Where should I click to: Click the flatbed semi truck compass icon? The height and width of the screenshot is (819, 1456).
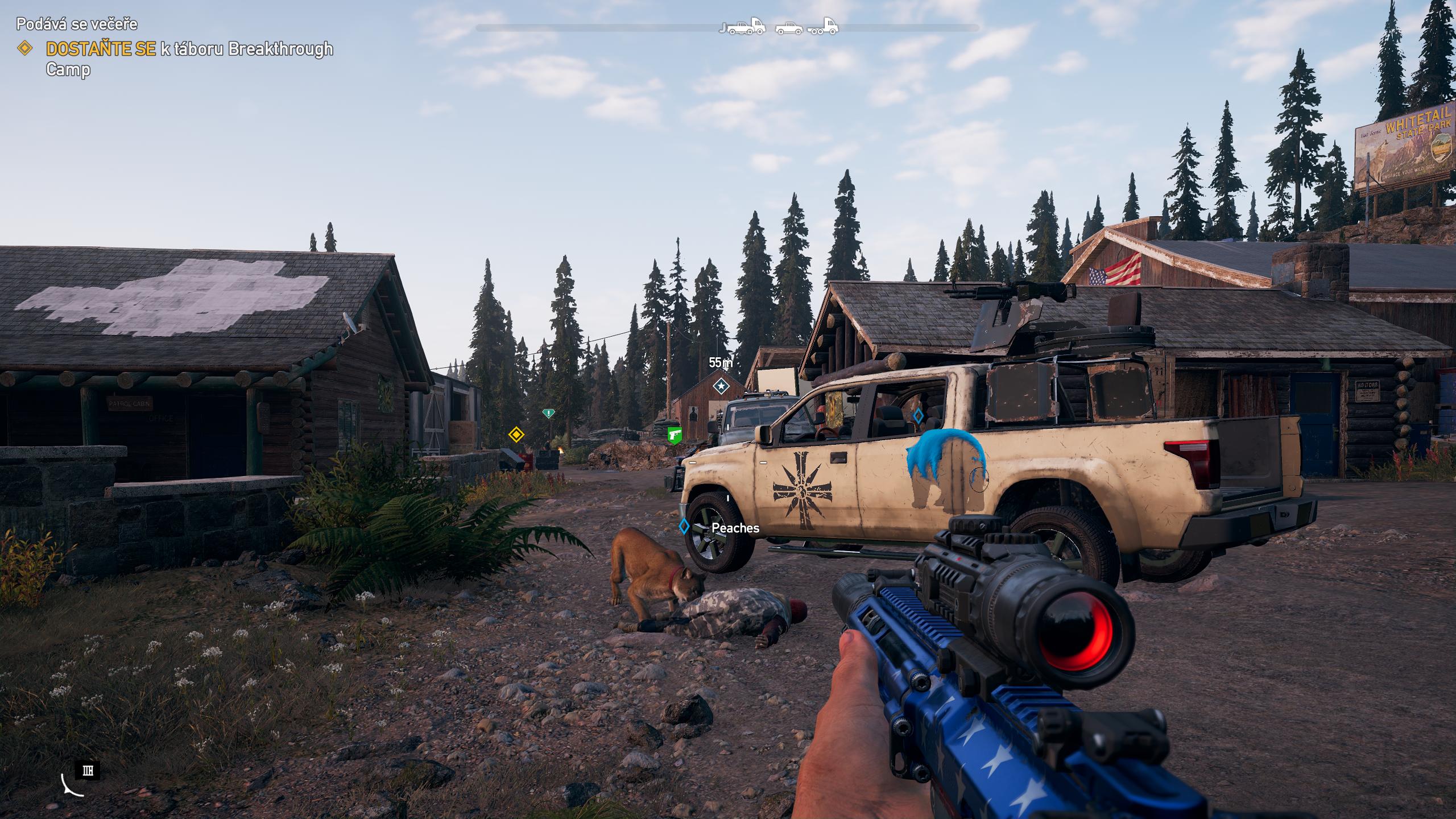[822, 26]
